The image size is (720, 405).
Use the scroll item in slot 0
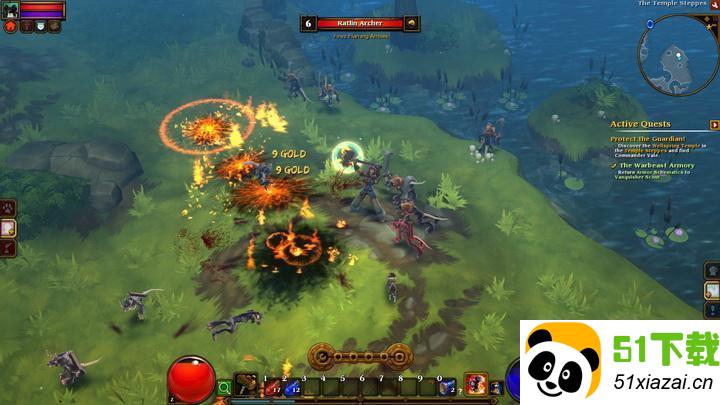tap(446, 386)
